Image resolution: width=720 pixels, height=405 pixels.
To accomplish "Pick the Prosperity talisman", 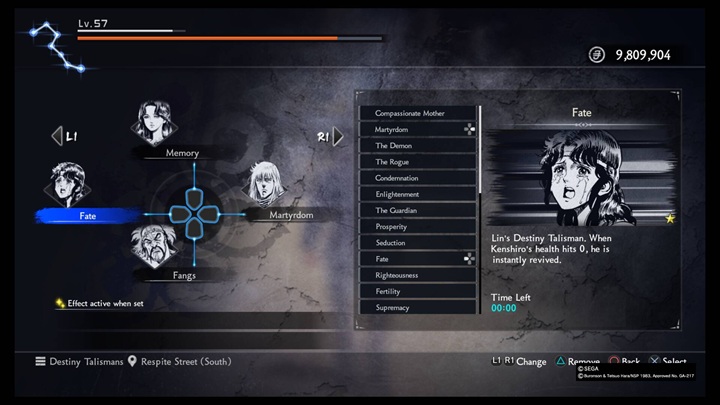I will coord(418,227).
